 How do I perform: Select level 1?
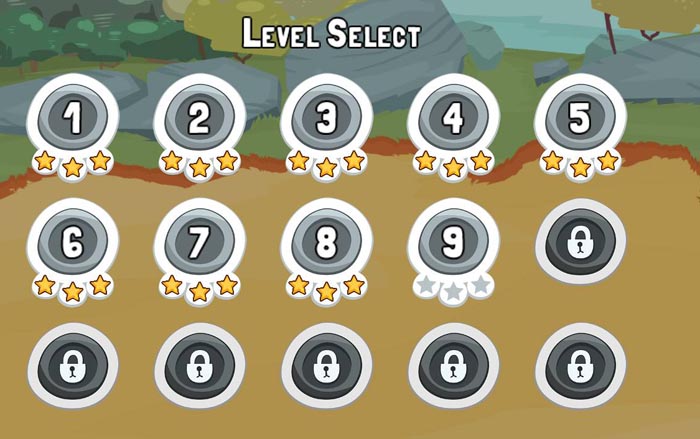click(73, 120)
